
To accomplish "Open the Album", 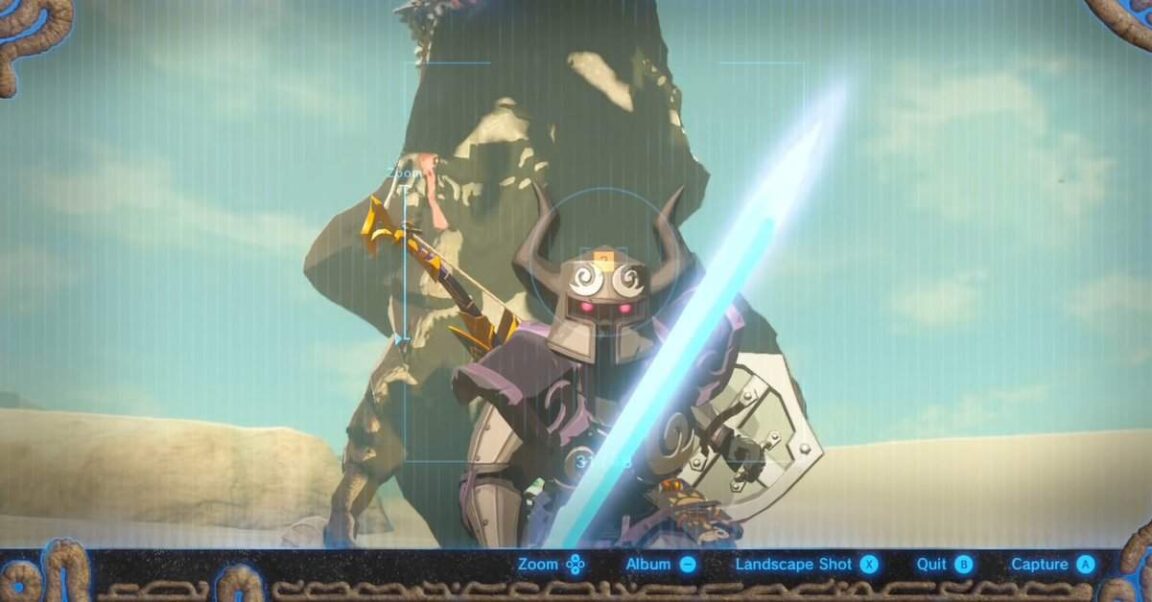I will tap(659, 564).
